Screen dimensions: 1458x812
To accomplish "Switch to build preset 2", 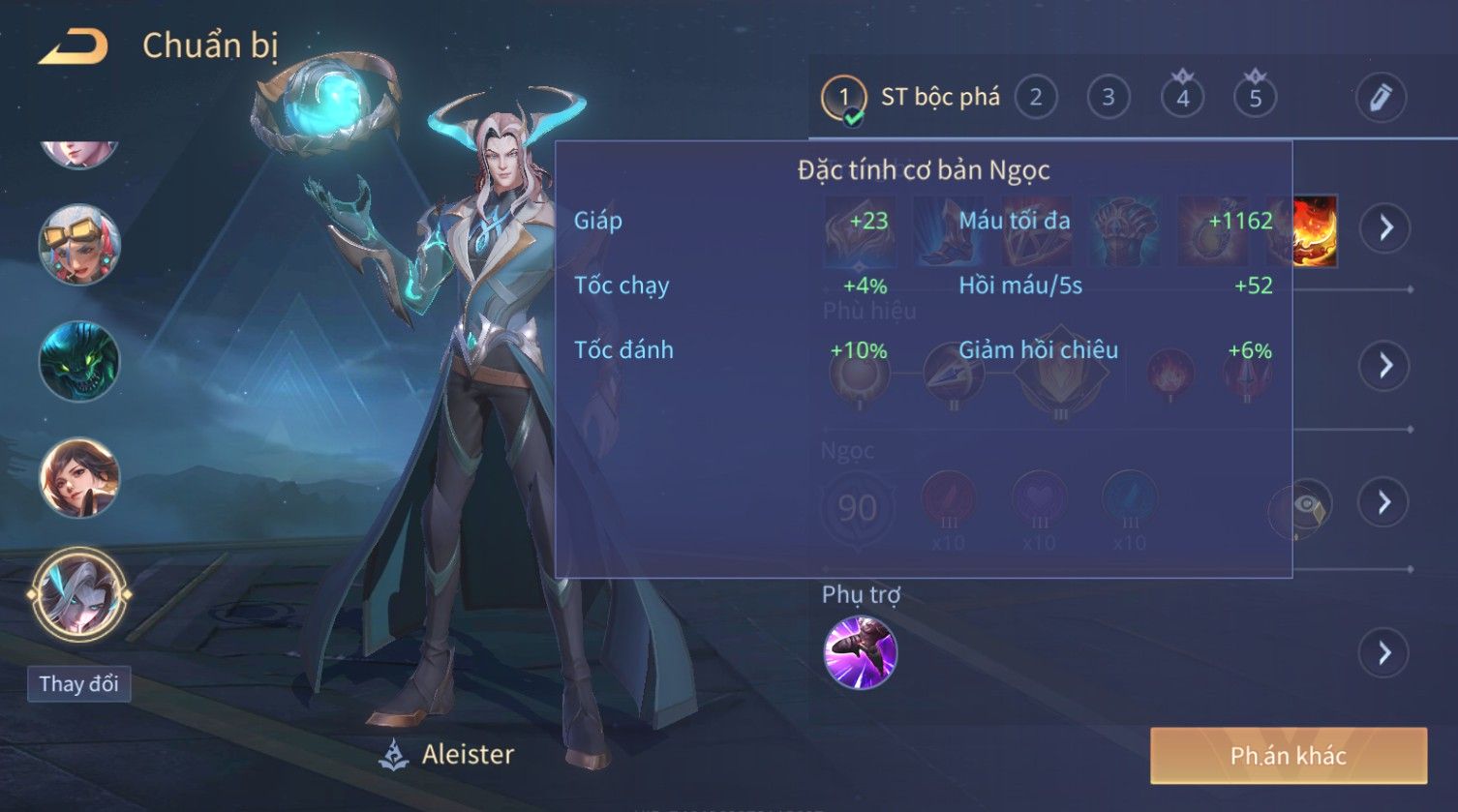I will [x=1036, y=98].
